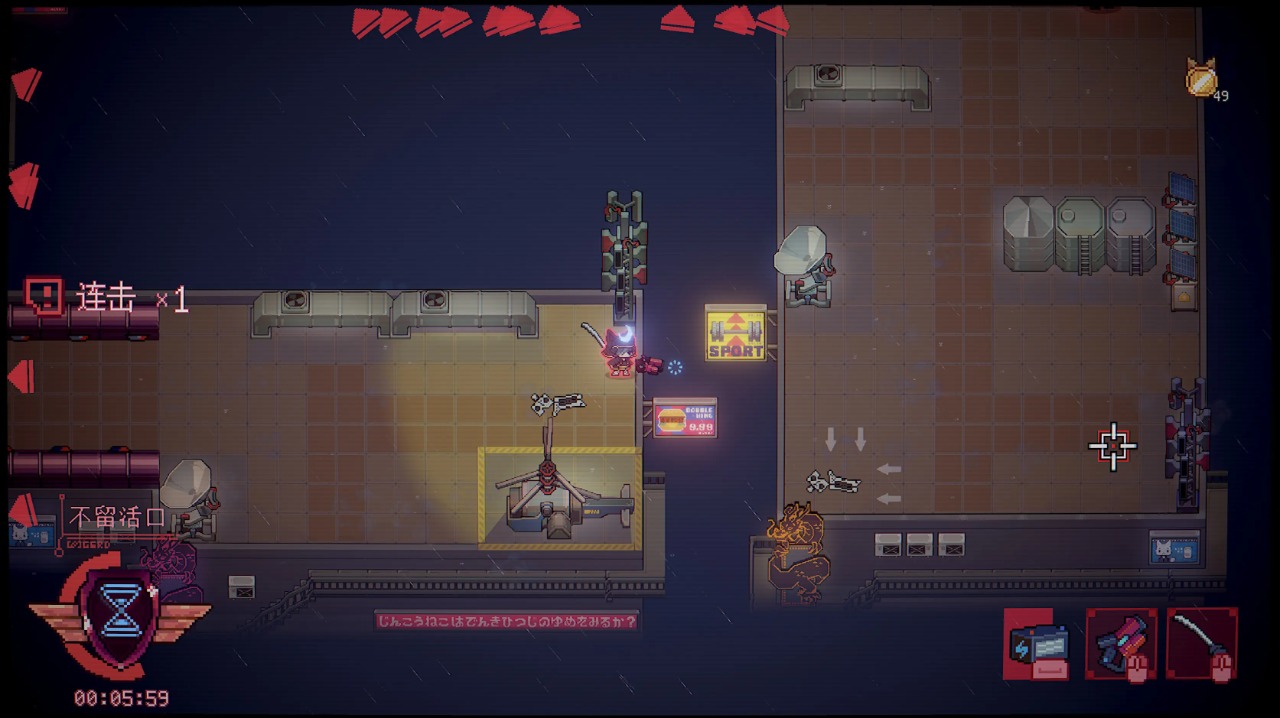Choose the red blaster gun weapon slot
This screenshot has width=1280, height=718.
pos(1121,643)
